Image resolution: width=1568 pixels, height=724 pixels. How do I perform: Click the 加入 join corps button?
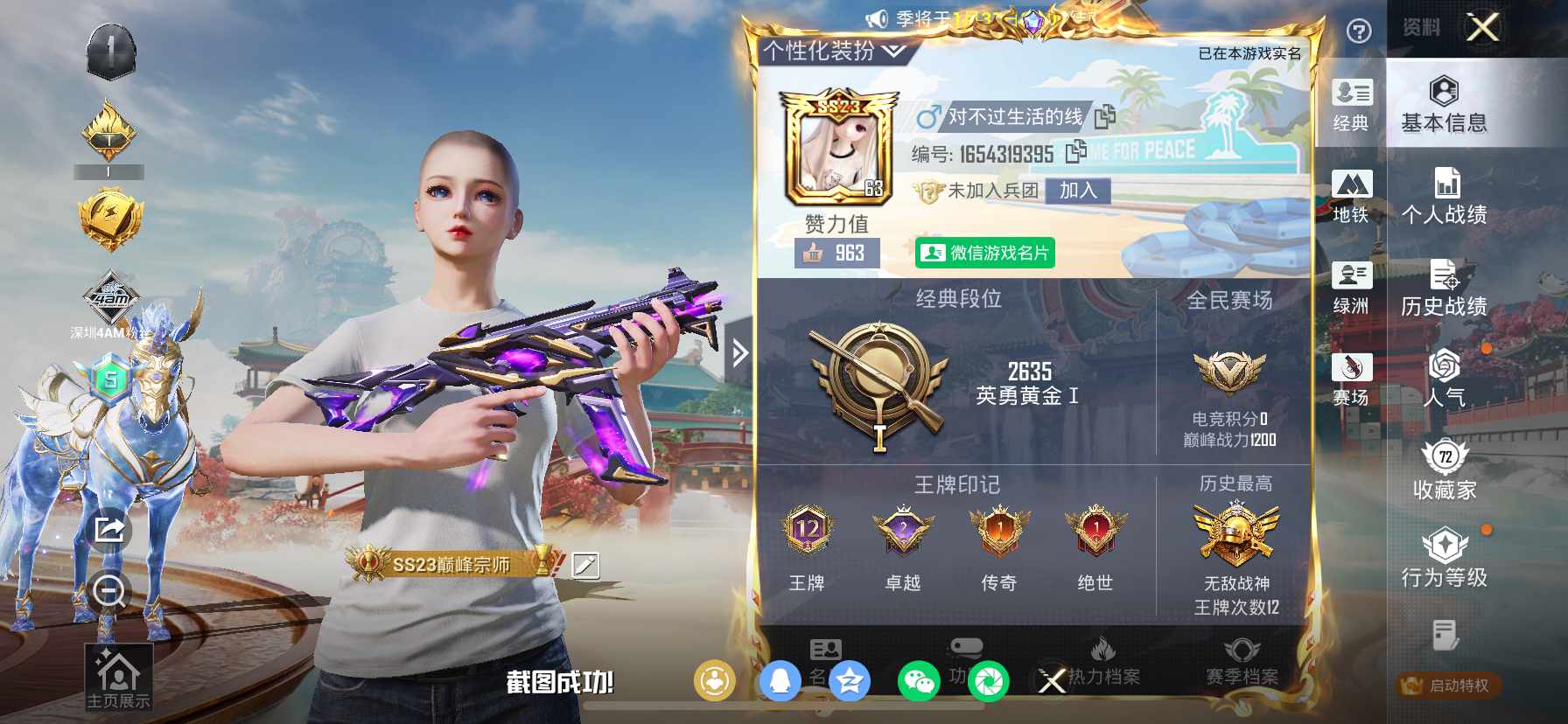pyautogui.click(x=1078, y=191)
